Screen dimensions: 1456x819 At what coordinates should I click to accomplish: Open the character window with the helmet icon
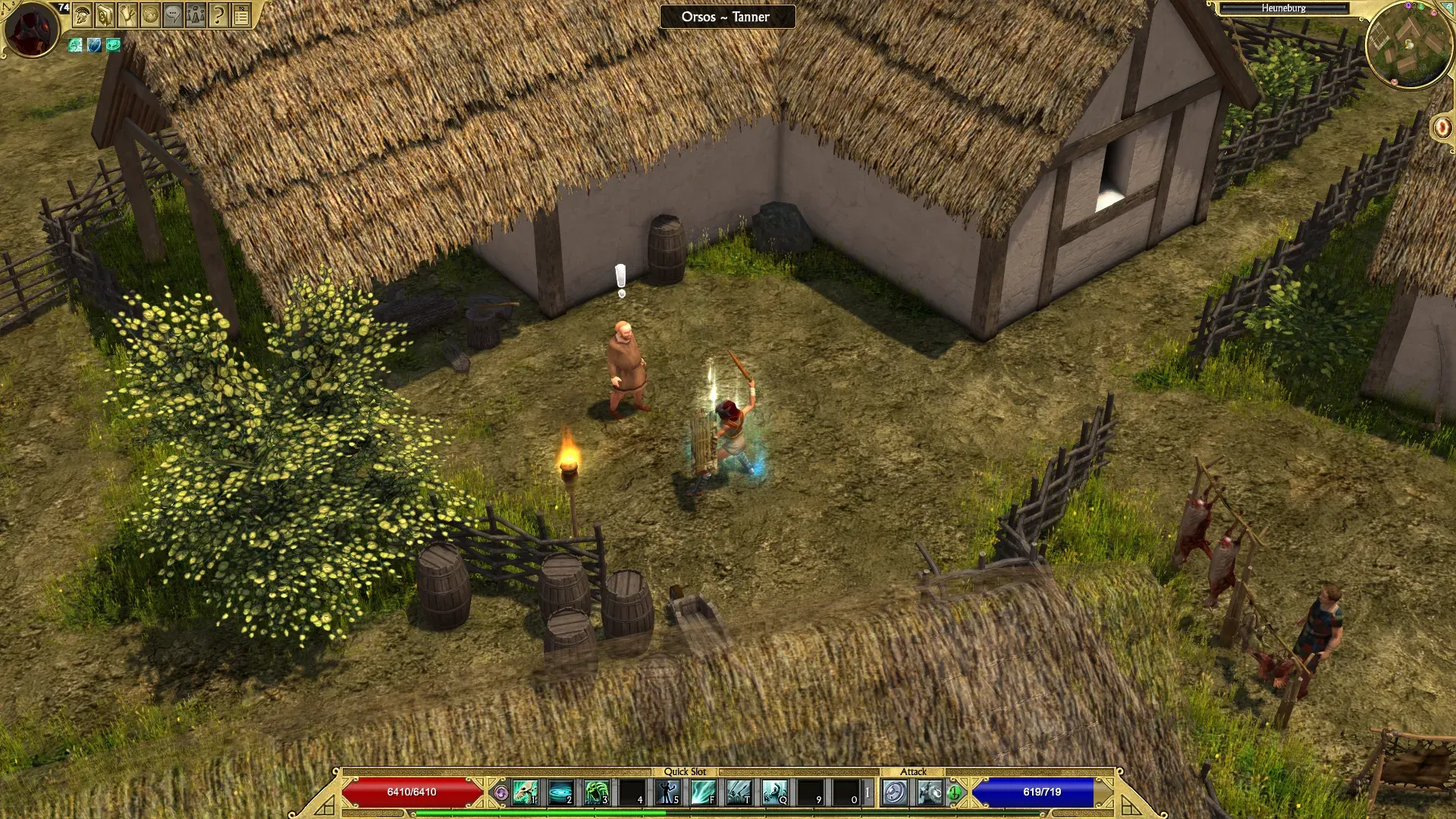pyautogui.click(x=83, y=15)
